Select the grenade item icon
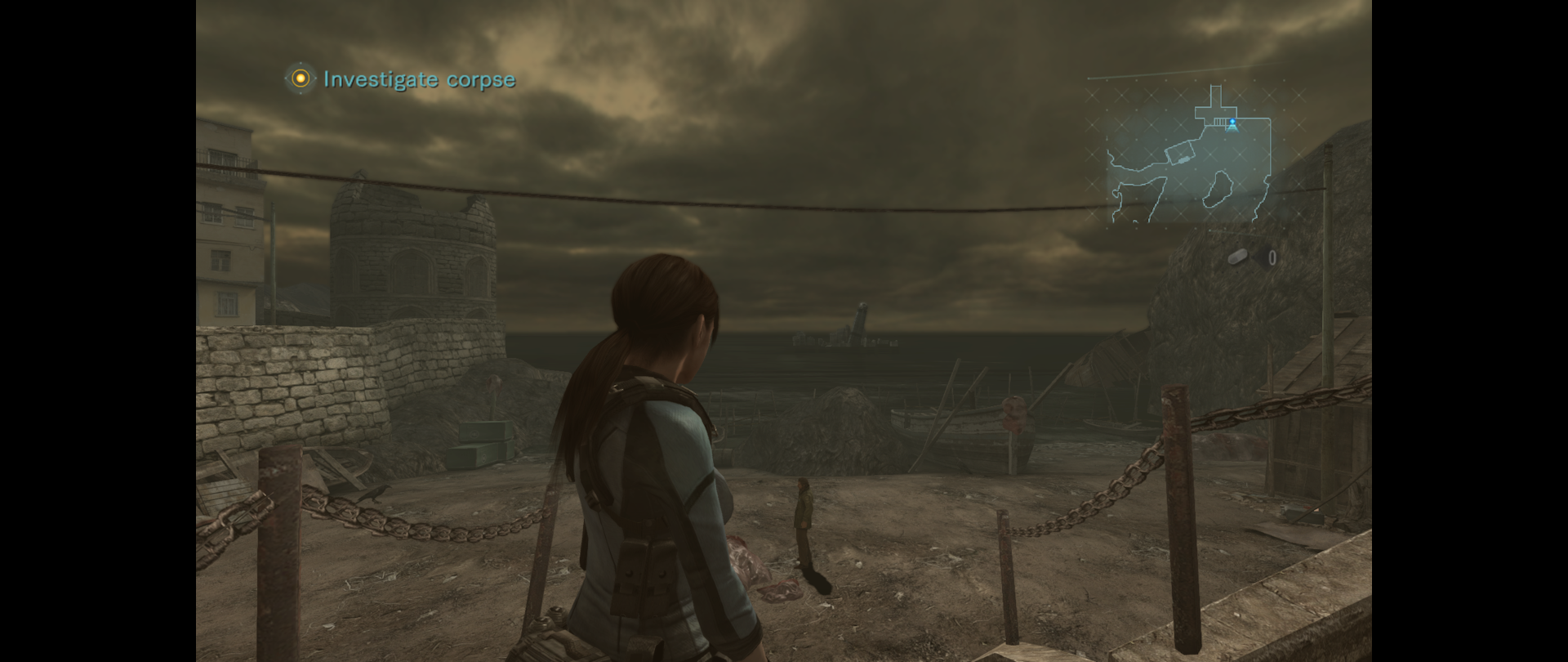1568x662 pixels. point(1239,258)
